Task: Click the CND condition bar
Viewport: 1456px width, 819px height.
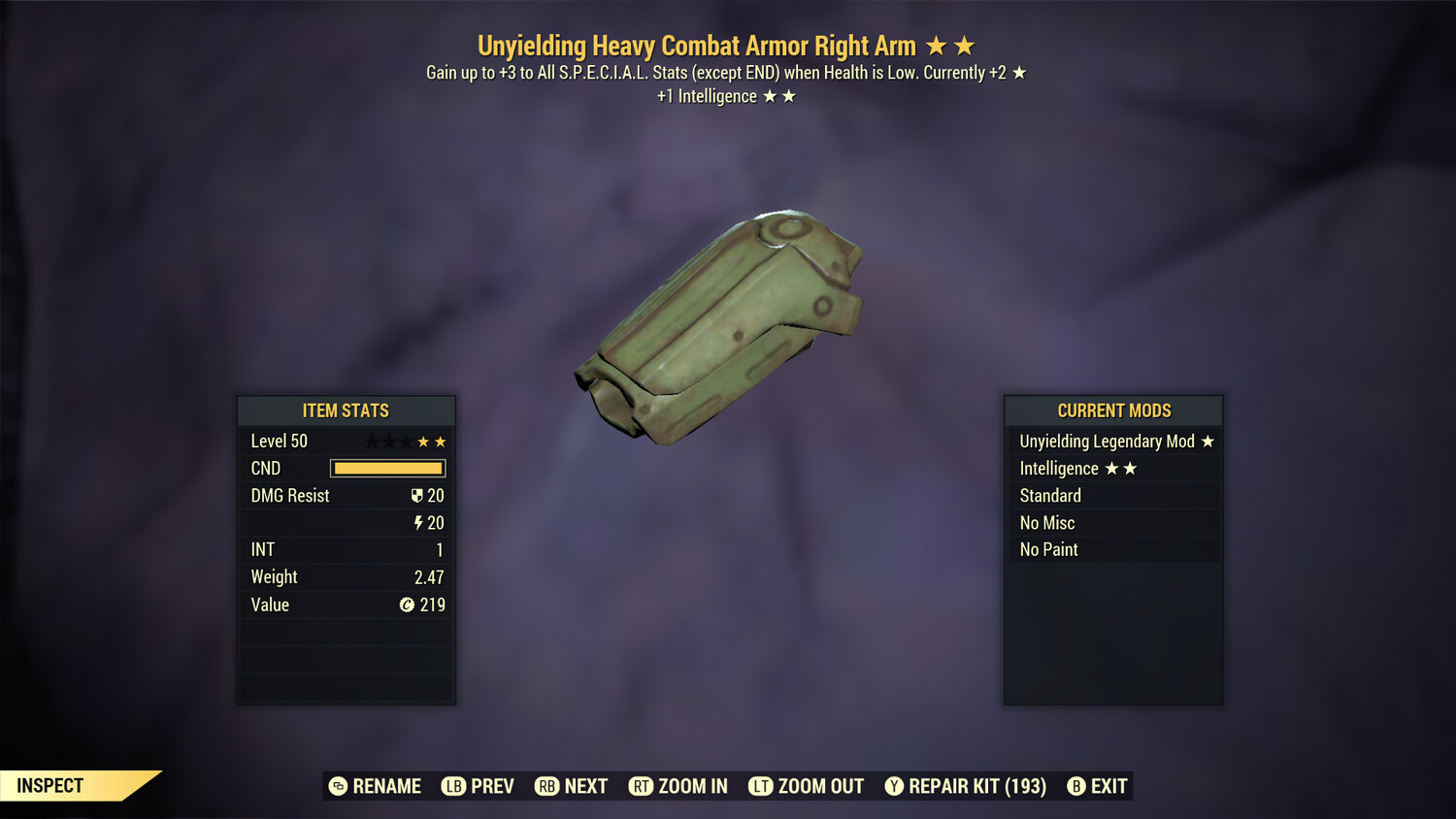Action: pyautogui.click(x=387, y=468)
